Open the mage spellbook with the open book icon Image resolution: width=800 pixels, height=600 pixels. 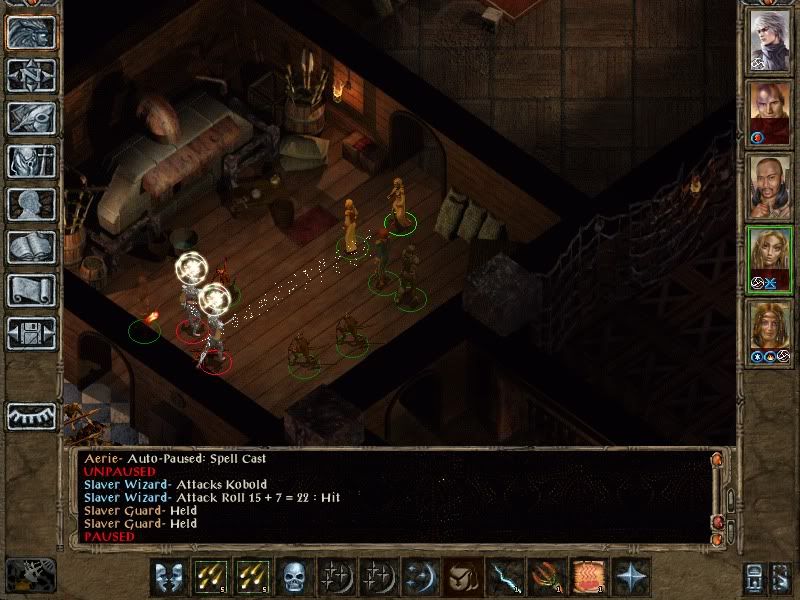[31, 247]
